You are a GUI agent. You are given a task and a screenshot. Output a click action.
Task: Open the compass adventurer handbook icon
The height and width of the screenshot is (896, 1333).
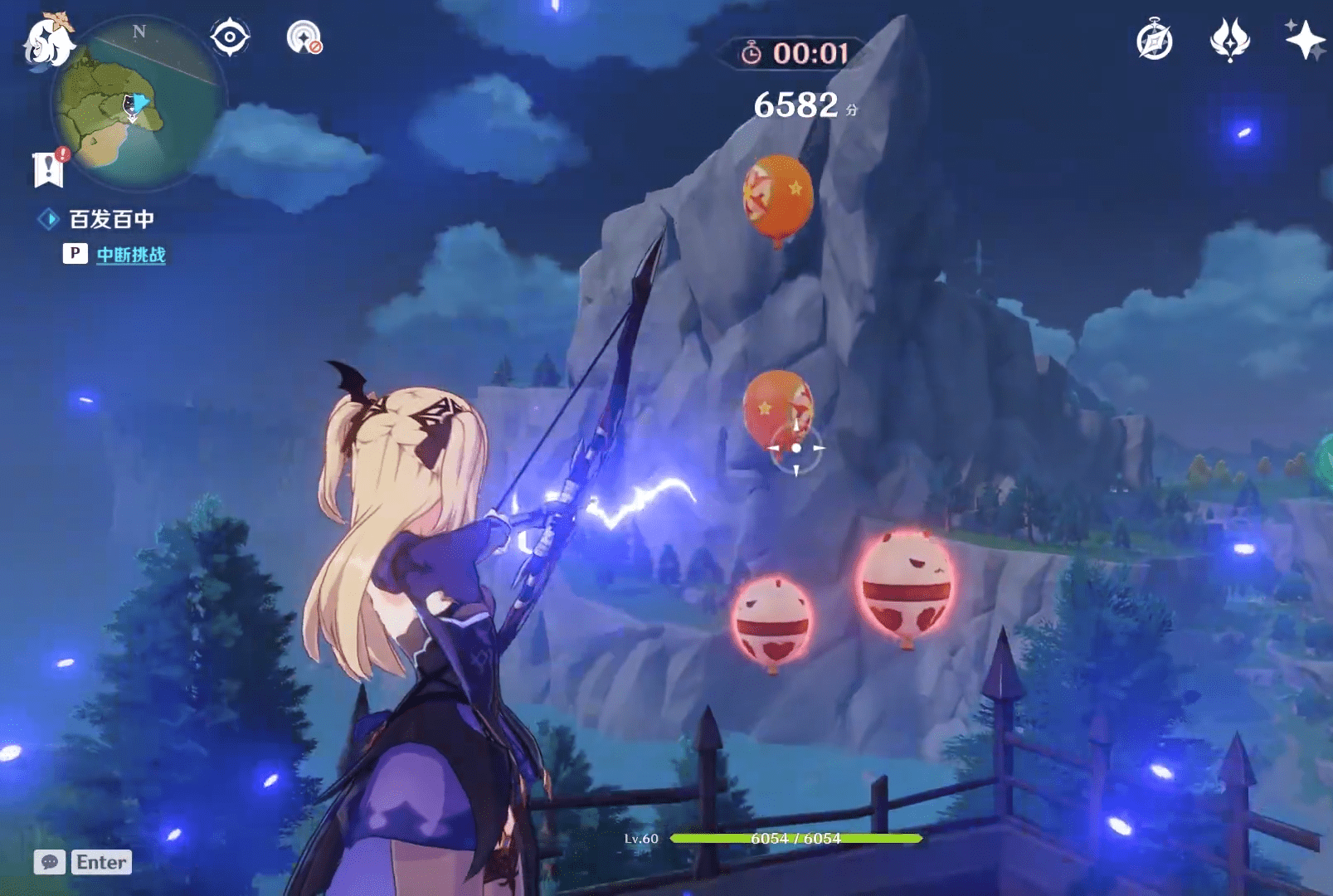pos(1154,41)
